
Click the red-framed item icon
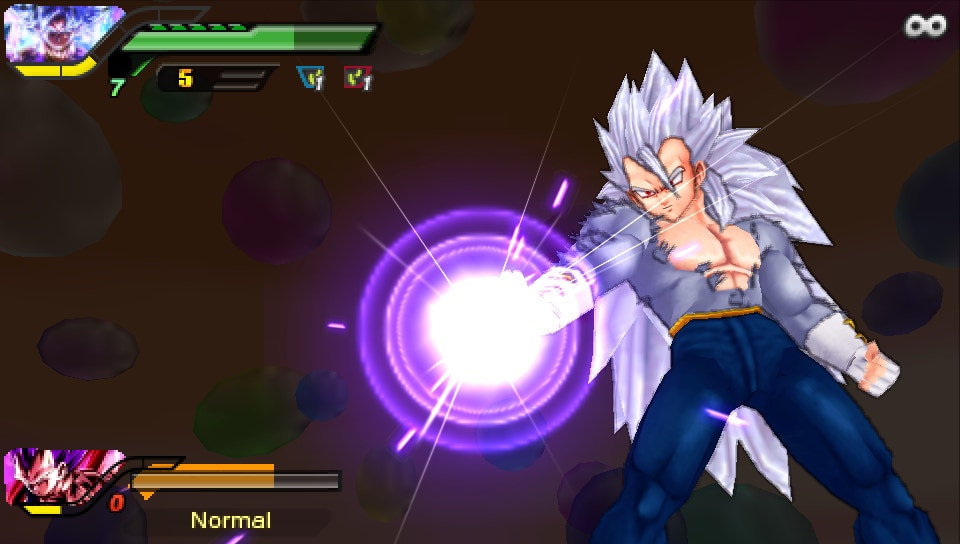pos(357,77)
